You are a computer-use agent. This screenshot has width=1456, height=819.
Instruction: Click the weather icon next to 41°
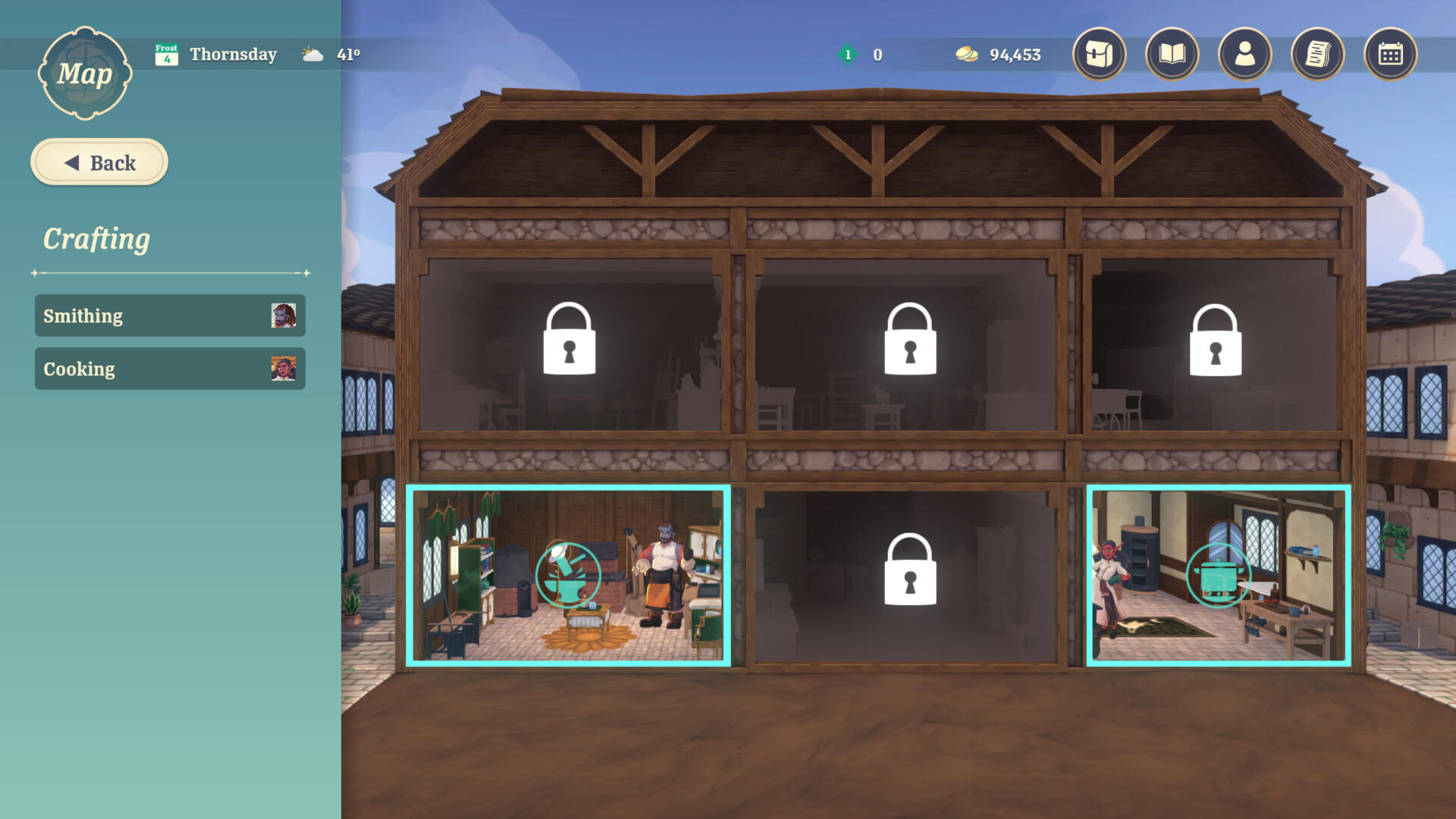311,53
